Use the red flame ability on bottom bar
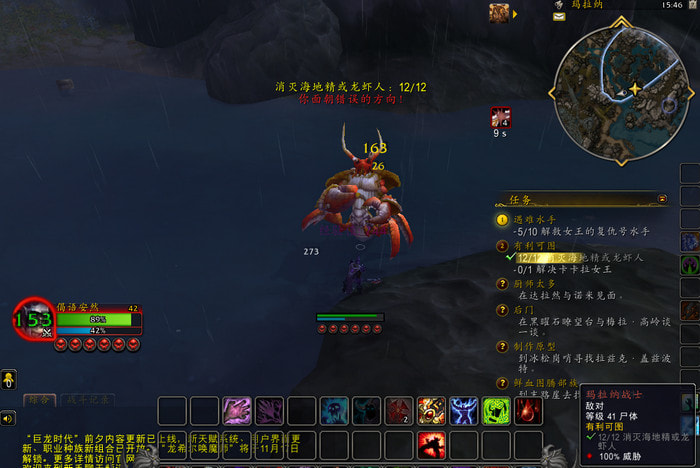This screenshot has height=468, width=700. point(432,445)
